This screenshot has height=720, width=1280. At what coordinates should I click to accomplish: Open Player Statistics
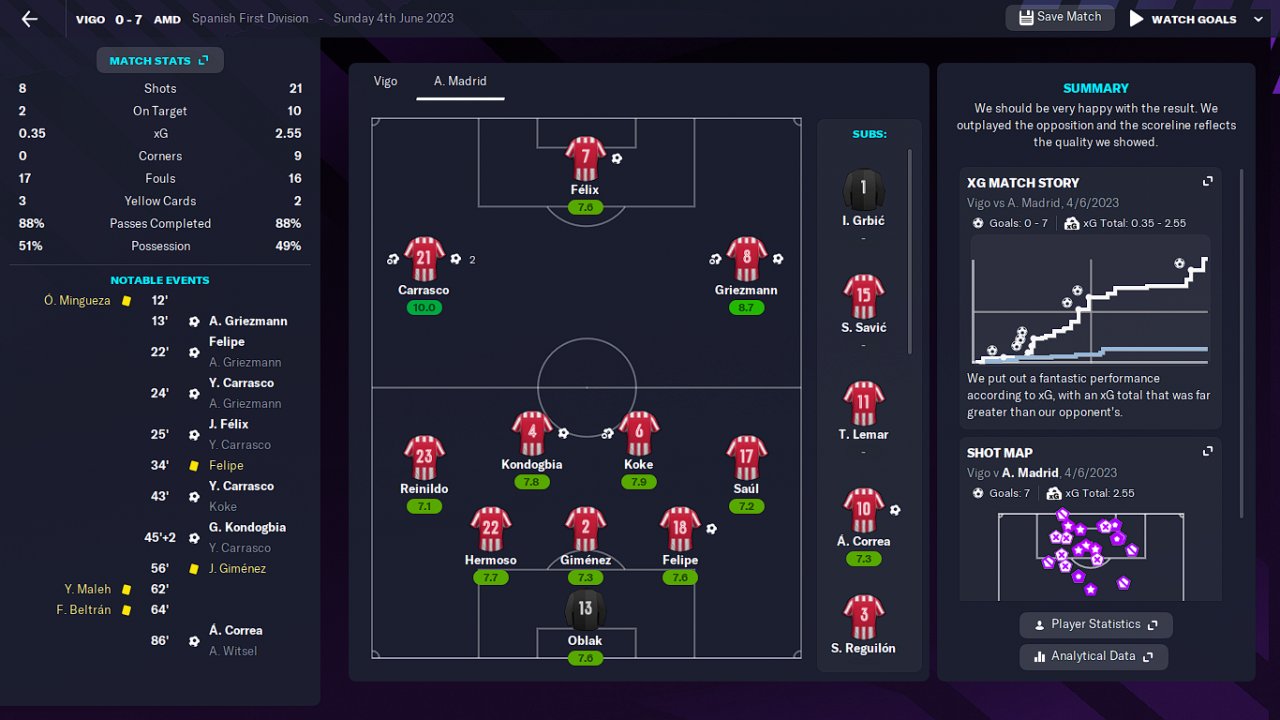(1096, 625)
